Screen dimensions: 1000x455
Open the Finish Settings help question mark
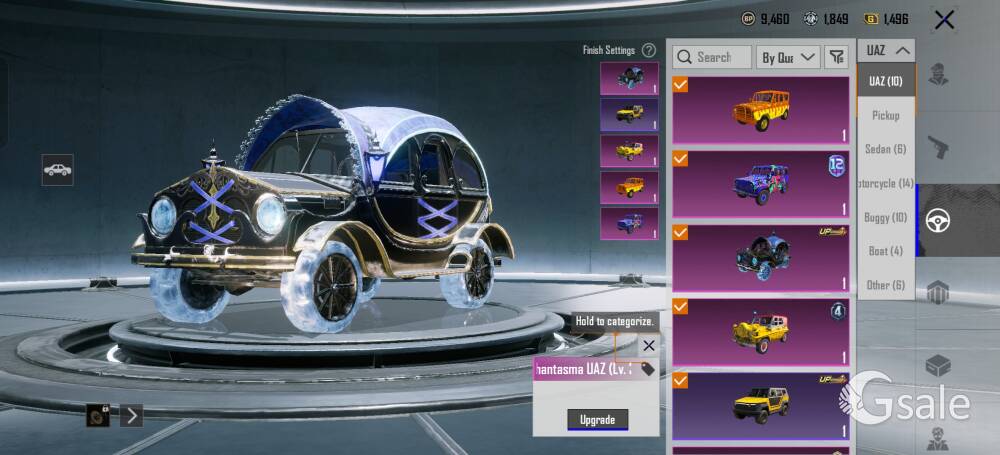[649, 50]
